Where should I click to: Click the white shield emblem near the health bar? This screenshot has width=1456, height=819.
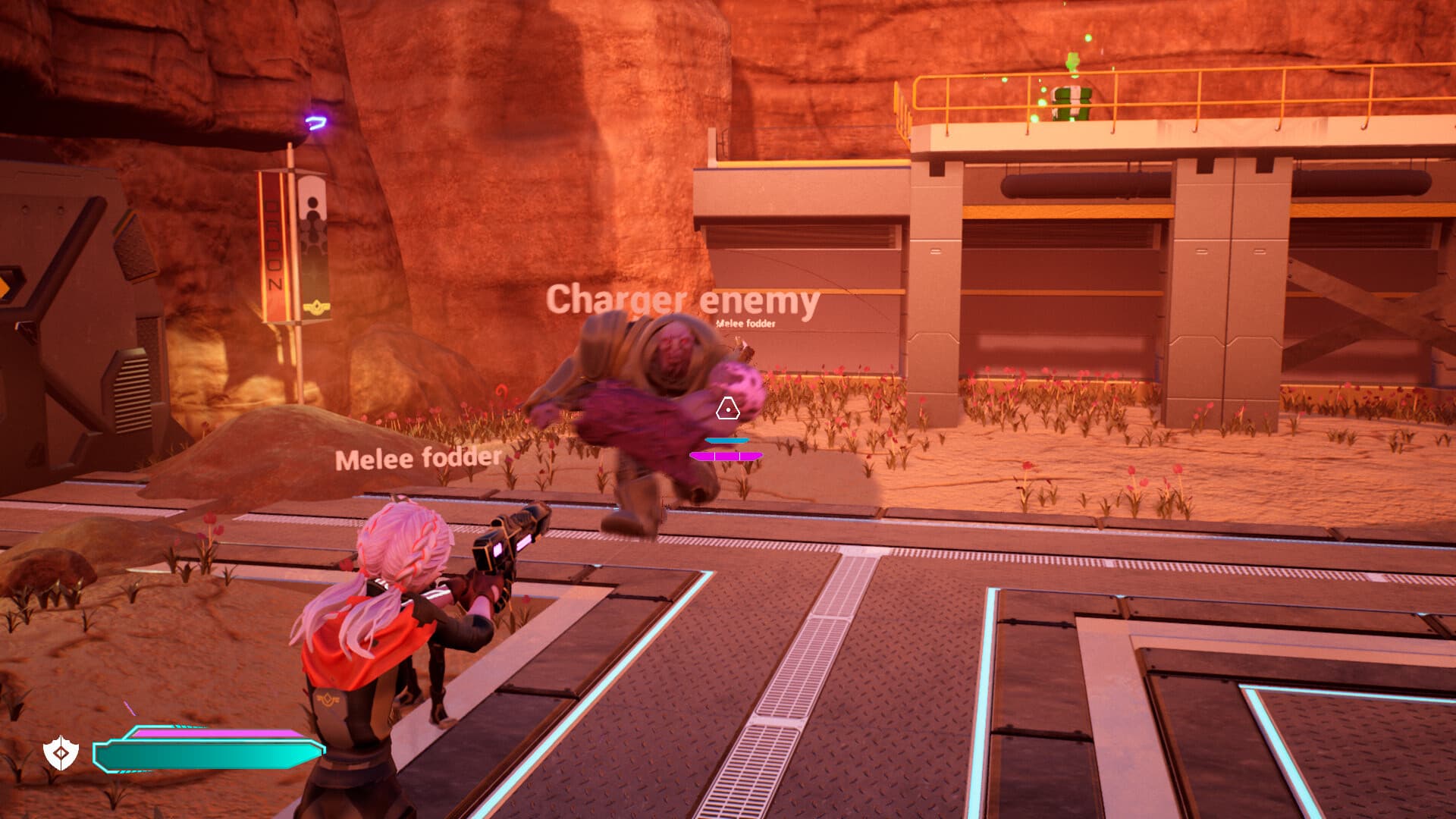pos(62,751)
